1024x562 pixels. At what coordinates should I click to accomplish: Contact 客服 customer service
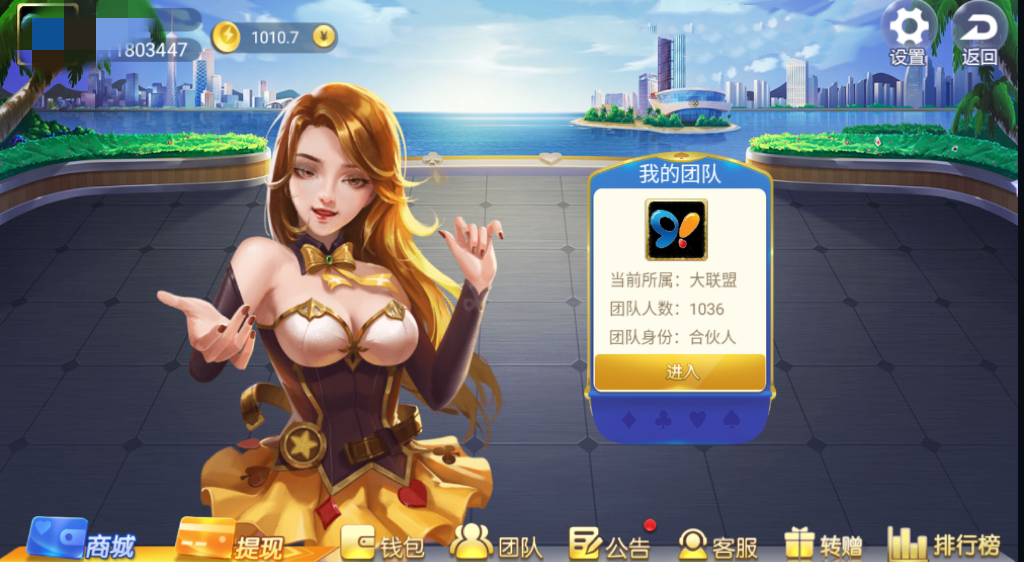pyautogui.click(x=718, y=545)
